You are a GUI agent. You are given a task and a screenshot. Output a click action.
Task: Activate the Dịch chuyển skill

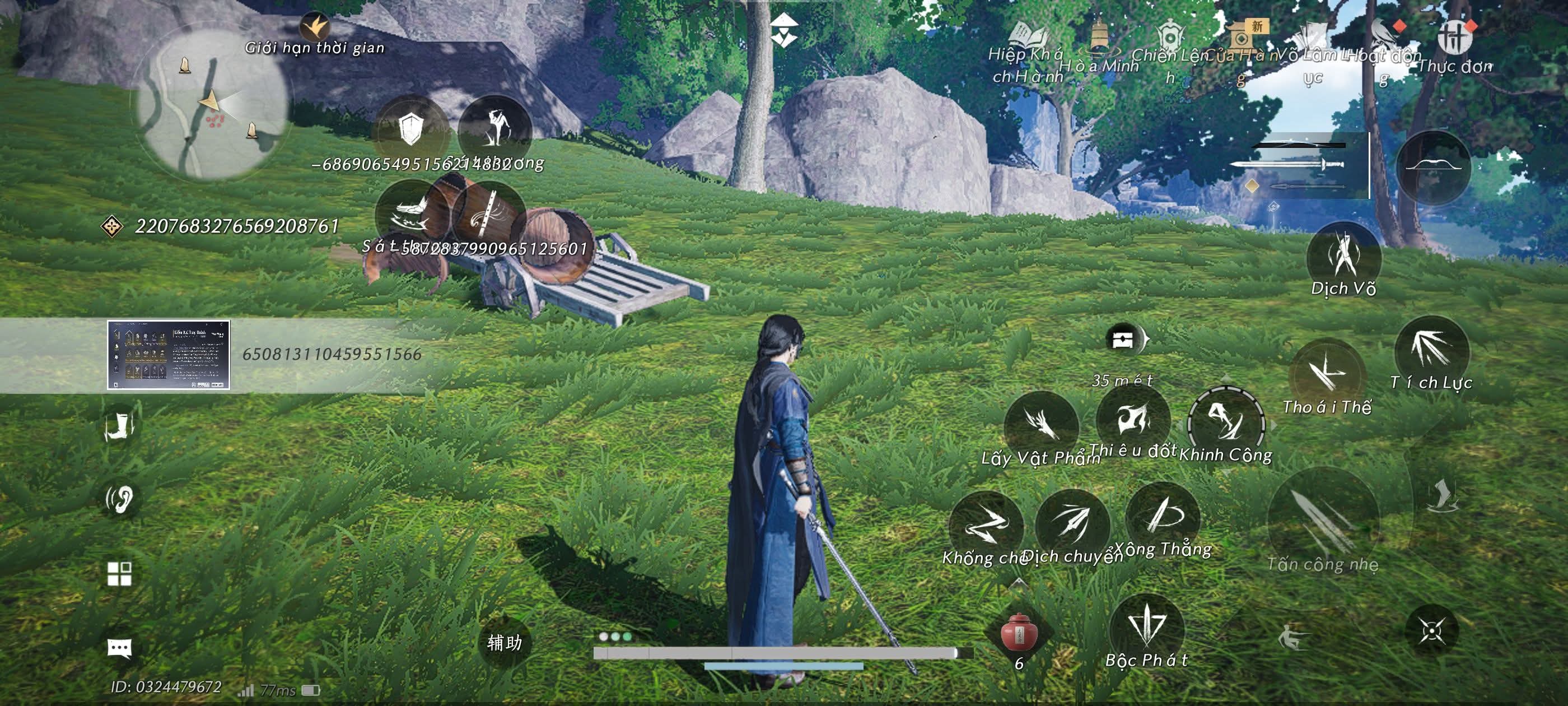coord(1072,523)
